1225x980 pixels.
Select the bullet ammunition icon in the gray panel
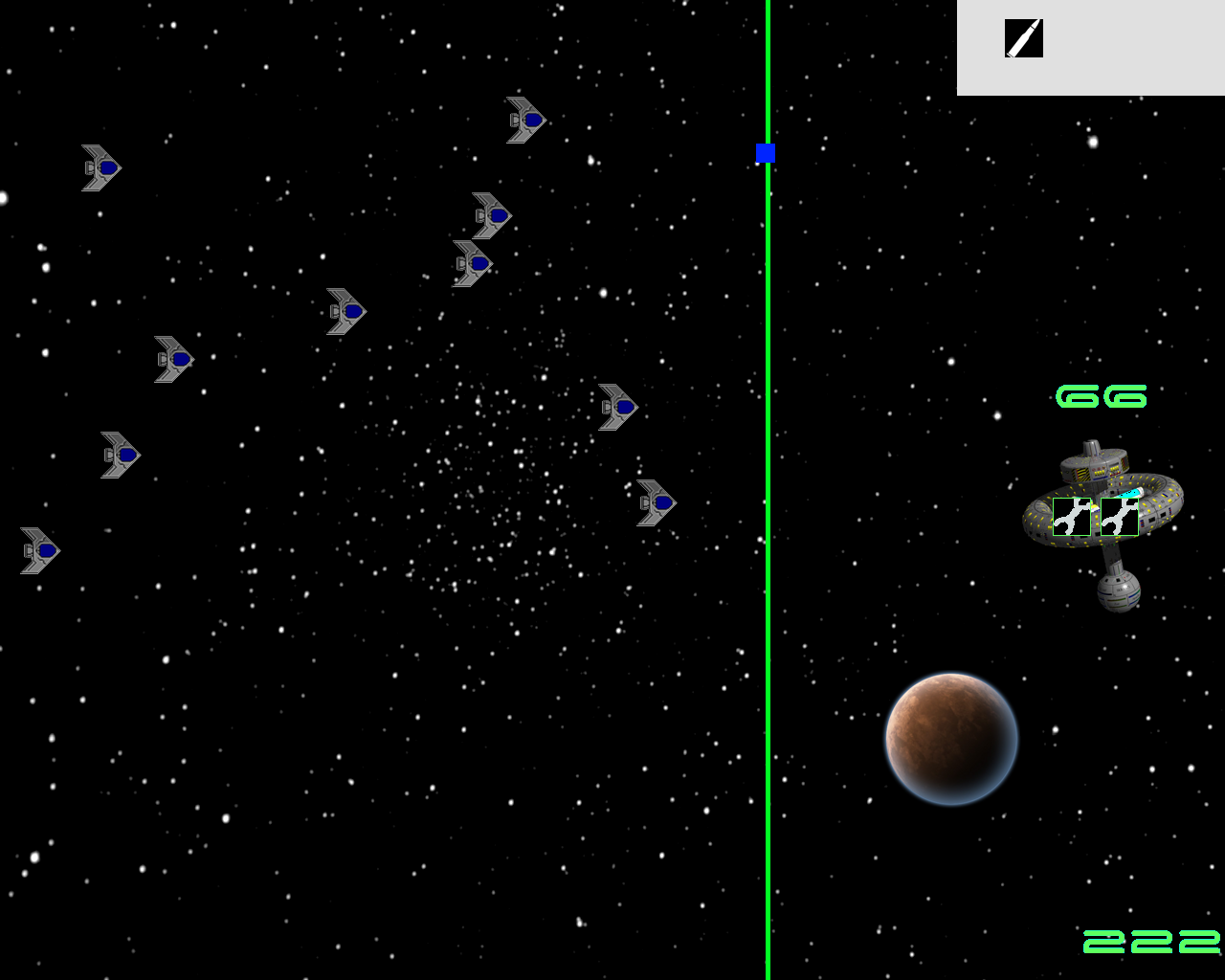1022,40
